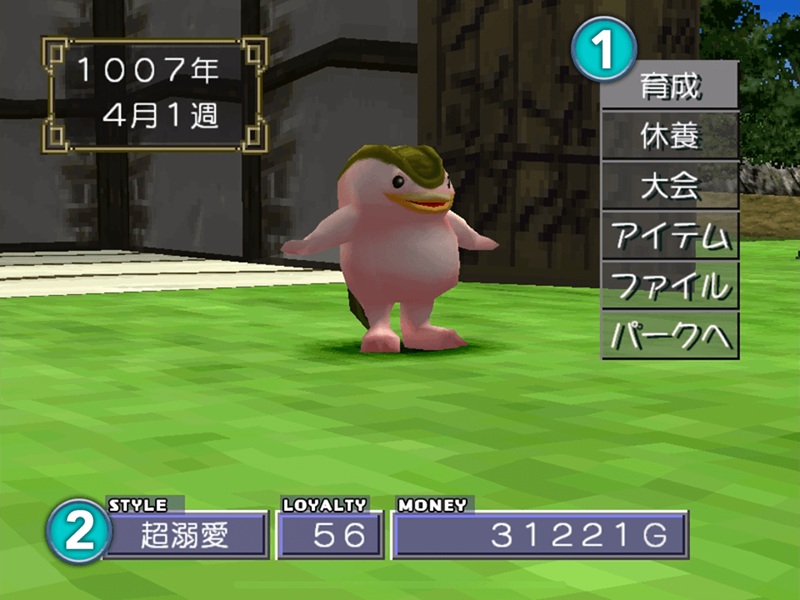Choose 休養 to rest the monster
The width and height of the screenshot is (800, 600).
pos(670,135)
